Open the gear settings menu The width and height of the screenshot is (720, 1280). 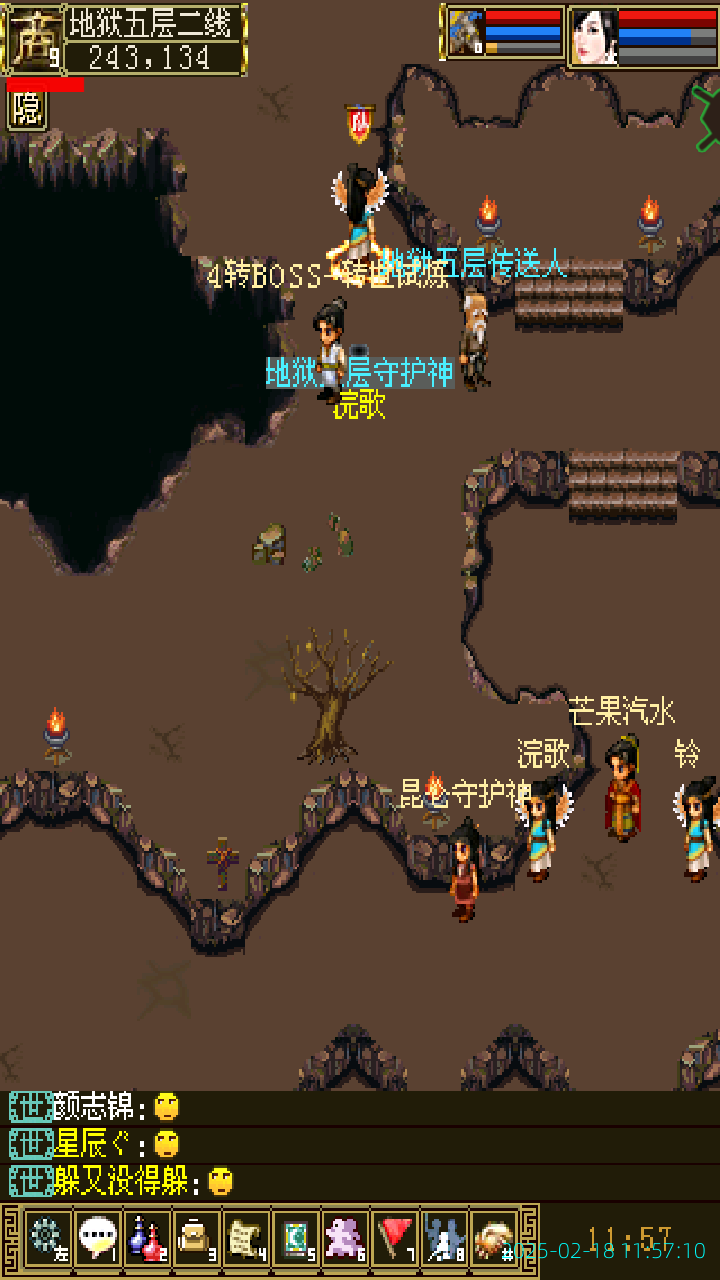point(47,1240)
